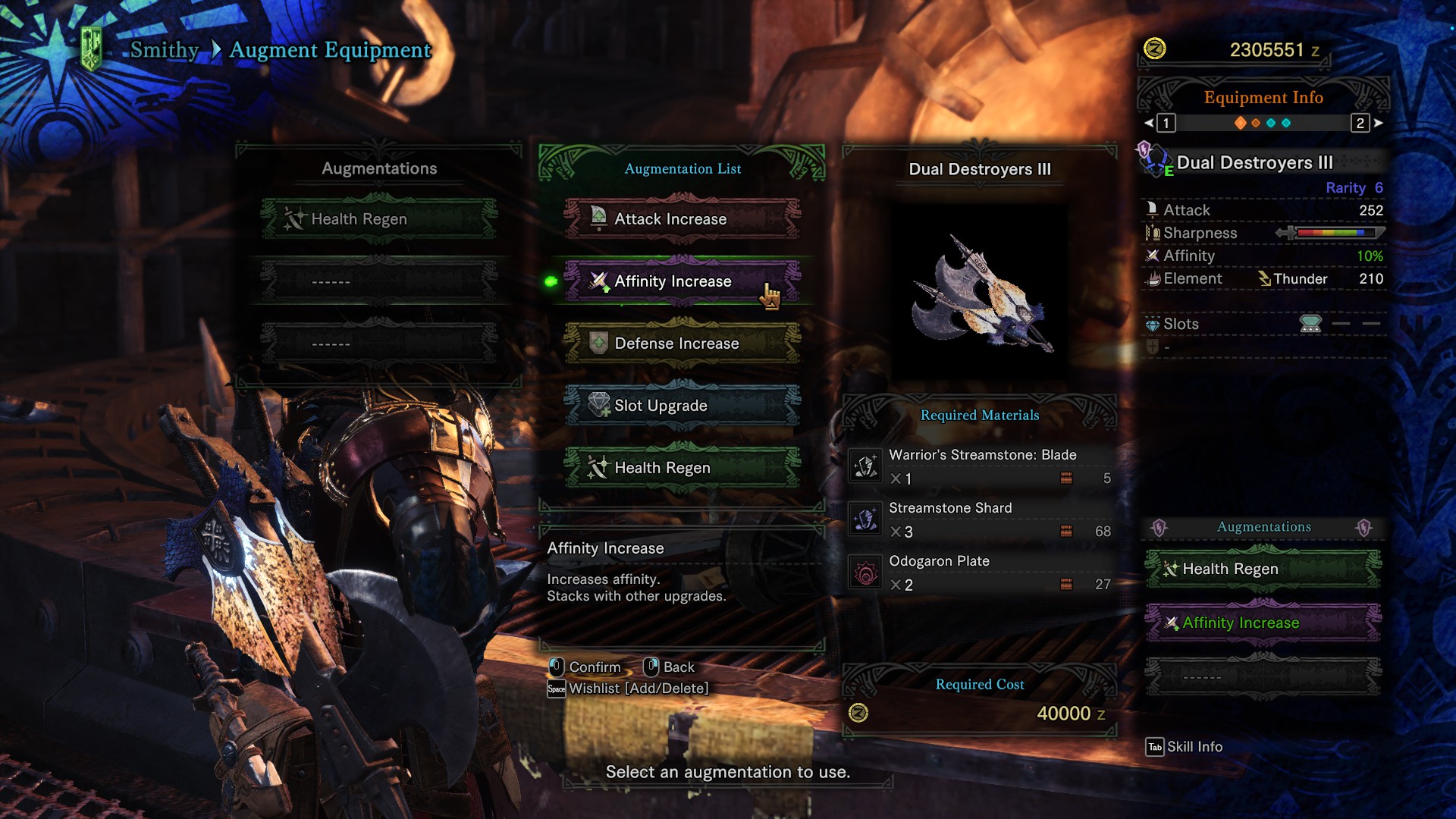
Task: Click the Affinity Increase crossed-blades icon
Action: point(598,281)
